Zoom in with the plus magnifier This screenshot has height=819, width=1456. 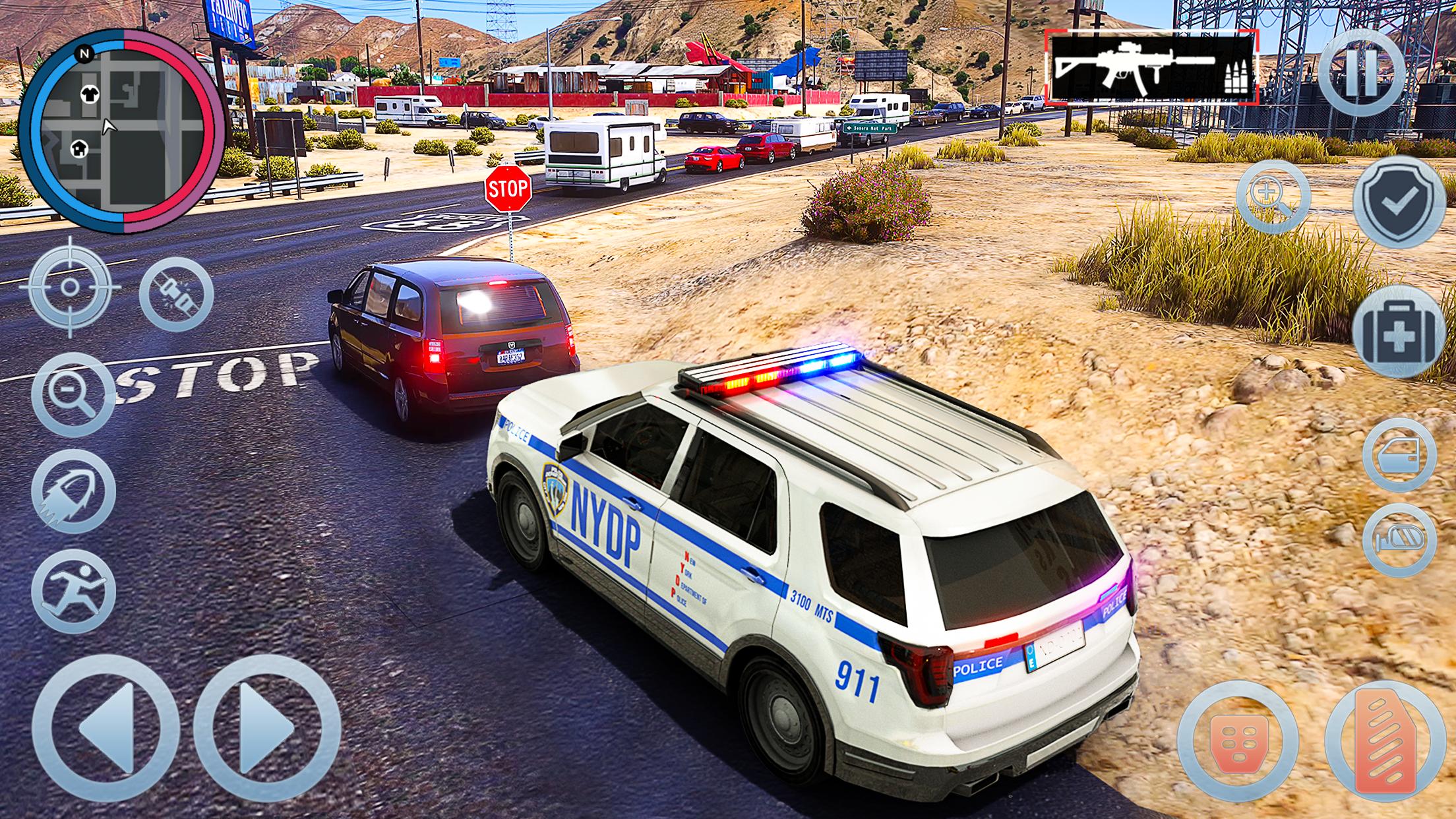click(x=1273, y=197)
